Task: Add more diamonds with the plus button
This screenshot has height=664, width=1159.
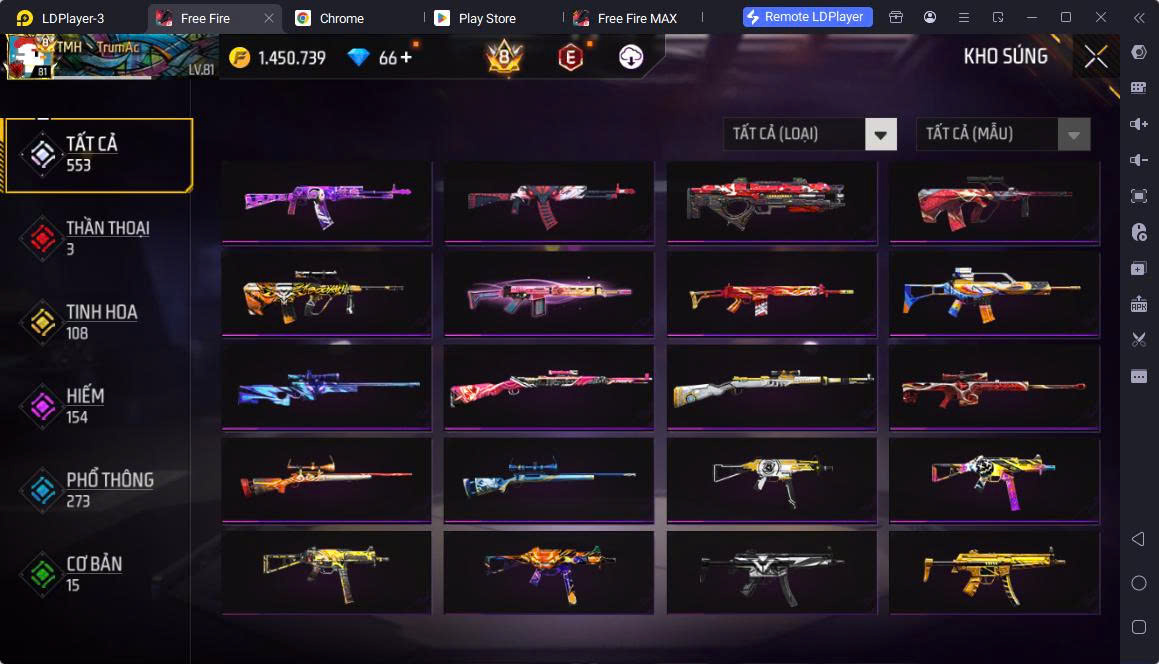Action: click(406, 57)
